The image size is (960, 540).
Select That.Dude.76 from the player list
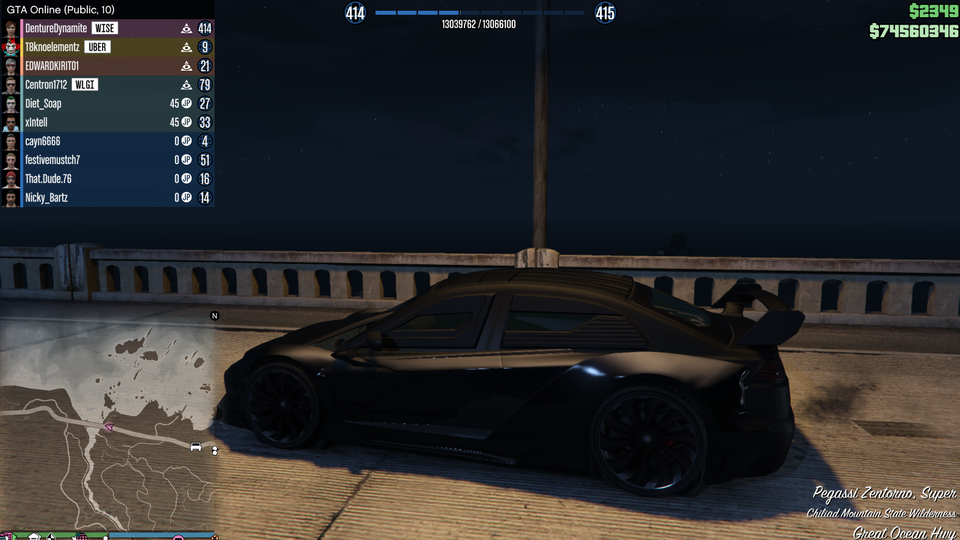coord(49,179)
